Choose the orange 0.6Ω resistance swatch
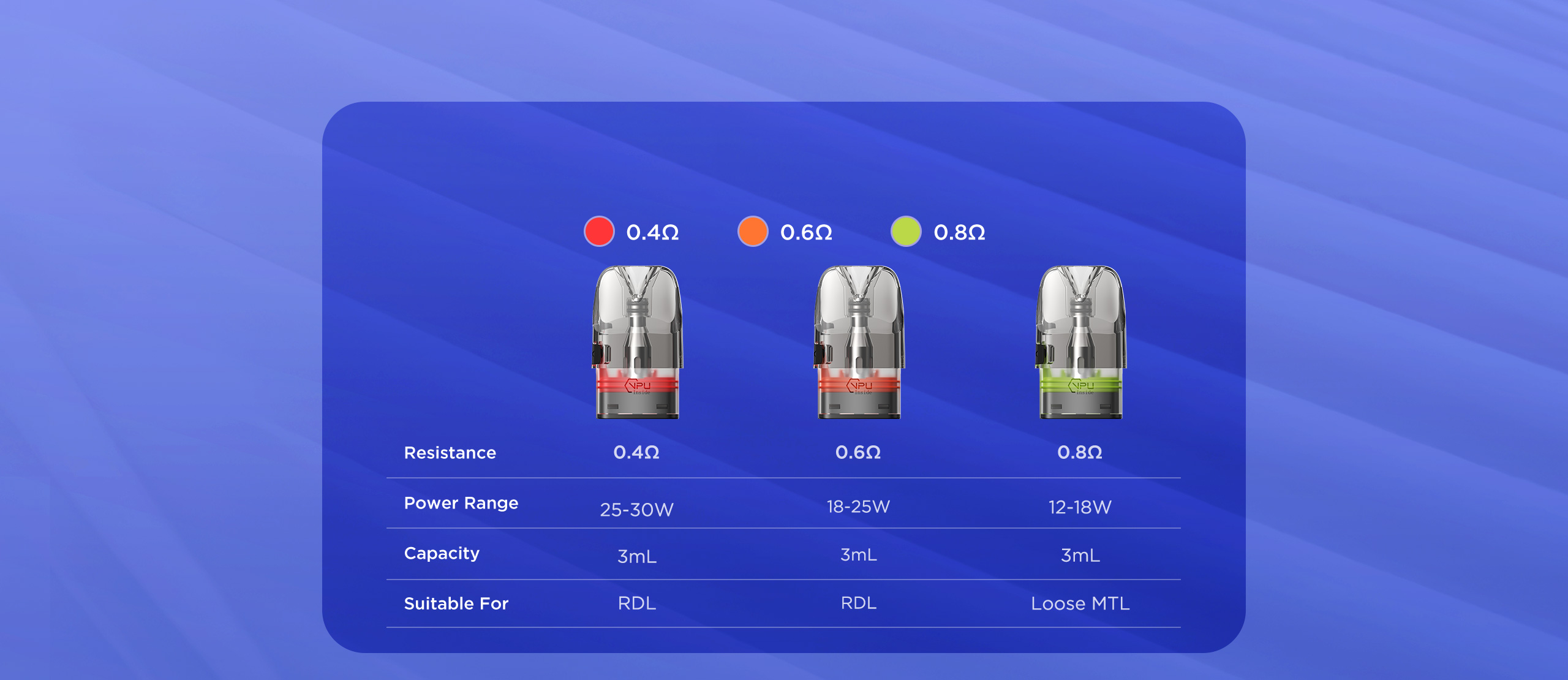The width and height of the screenshot is (1568, 680). tap(753, 232)
